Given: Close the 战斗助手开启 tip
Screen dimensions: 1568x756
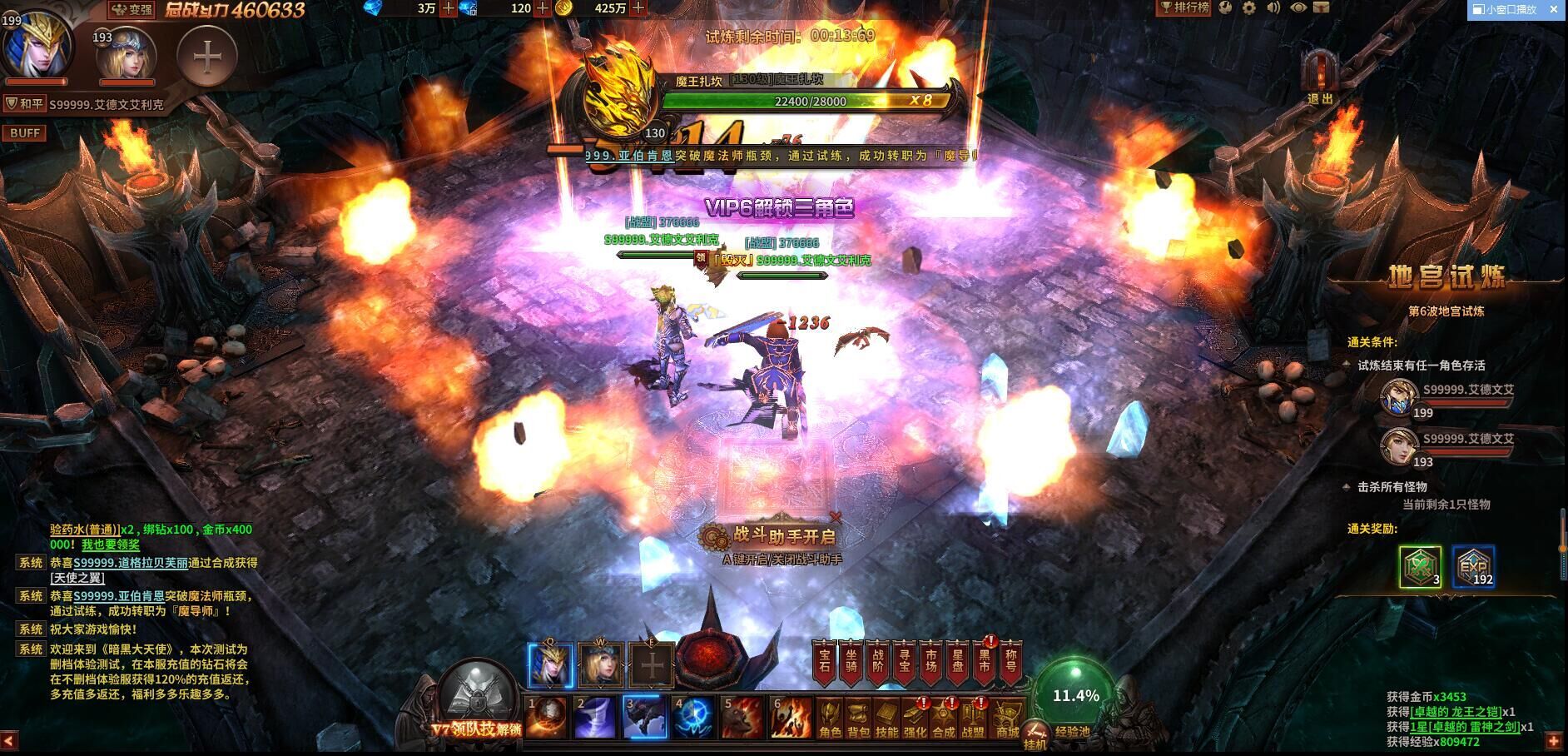Looking at the screenshot, I should click(836, 517).
